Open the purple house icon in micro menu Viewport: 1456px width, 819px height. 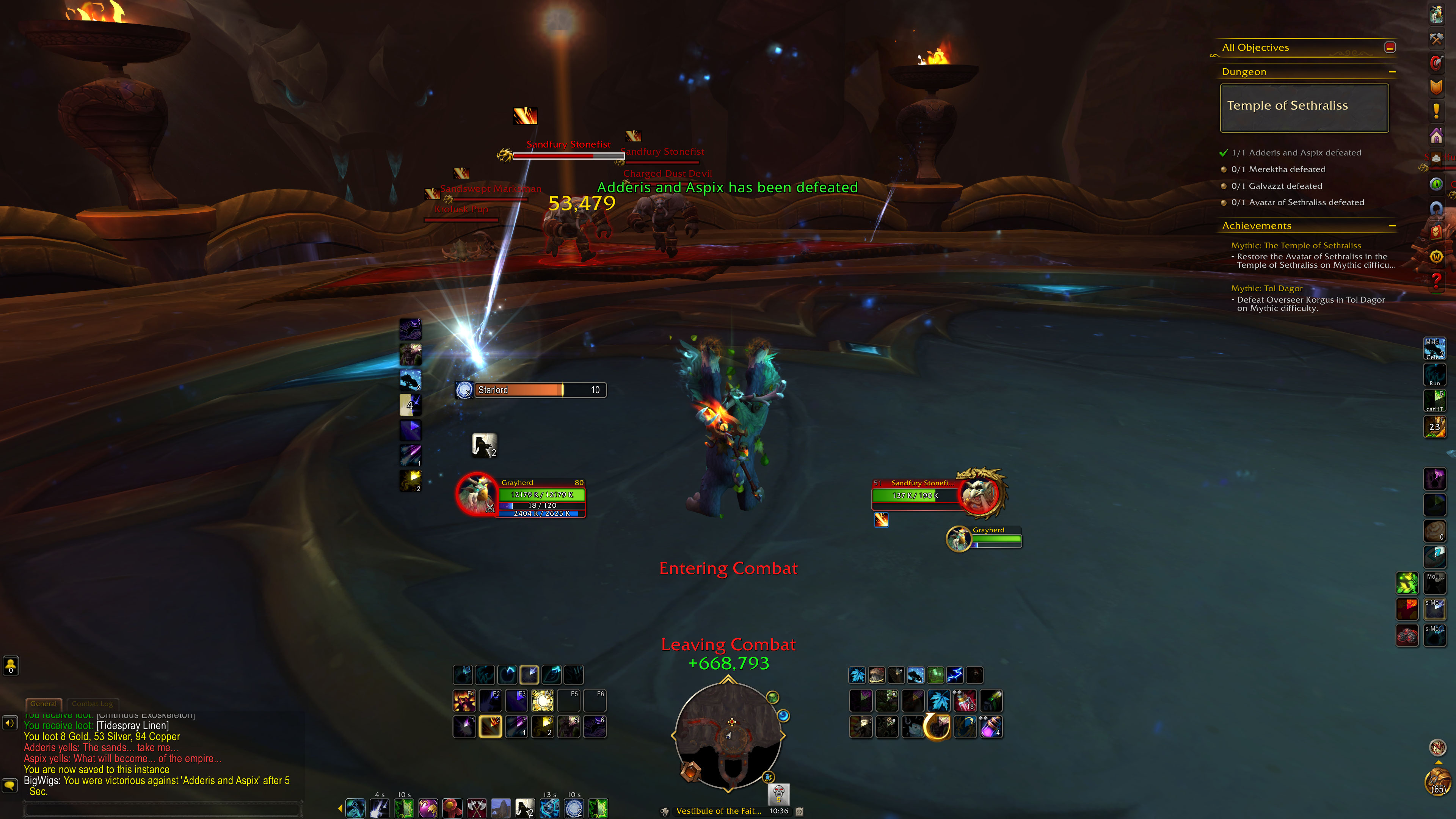tap(1436, 136)
